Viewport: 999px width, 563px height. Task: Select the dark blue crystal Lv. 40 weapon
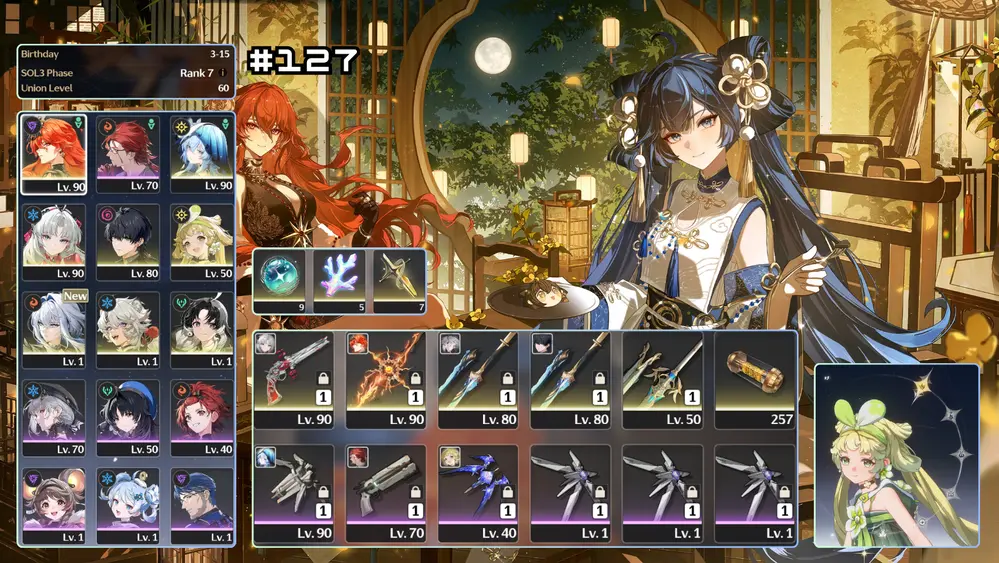pyautogui.click(x=477, y=493)
